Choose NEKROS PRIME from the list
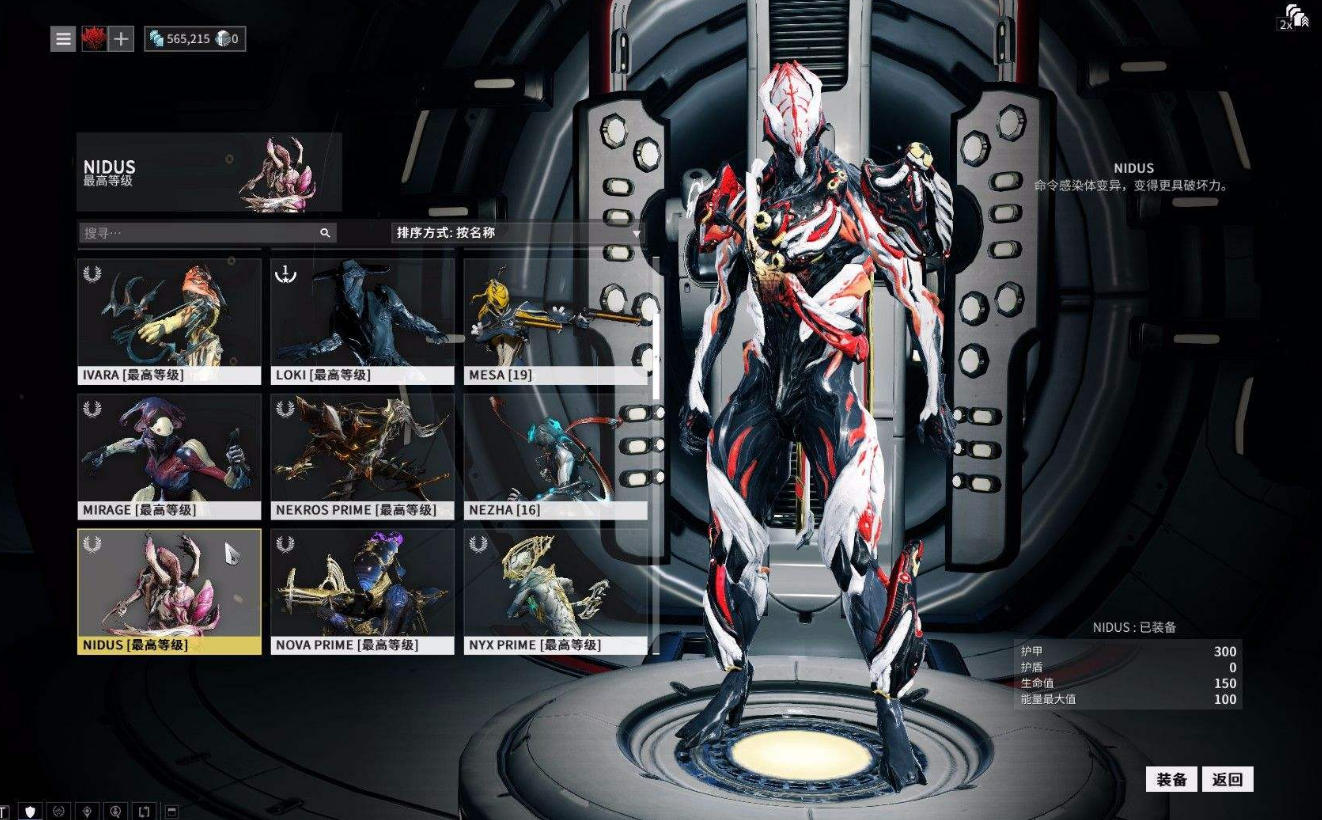This screenshot has width=1322, height=820. pyautogui.click(x=362, y=456)
